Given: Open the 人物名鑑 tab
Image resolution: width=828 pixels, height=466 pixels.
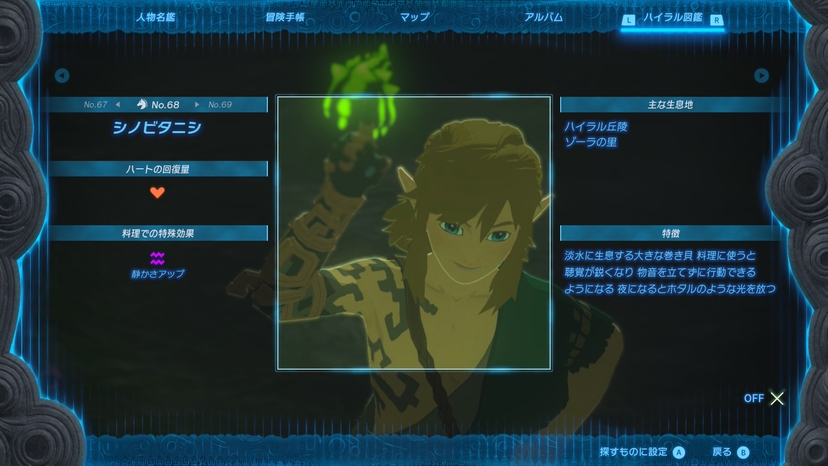Looking at the screenshot, I should point(155,17).
